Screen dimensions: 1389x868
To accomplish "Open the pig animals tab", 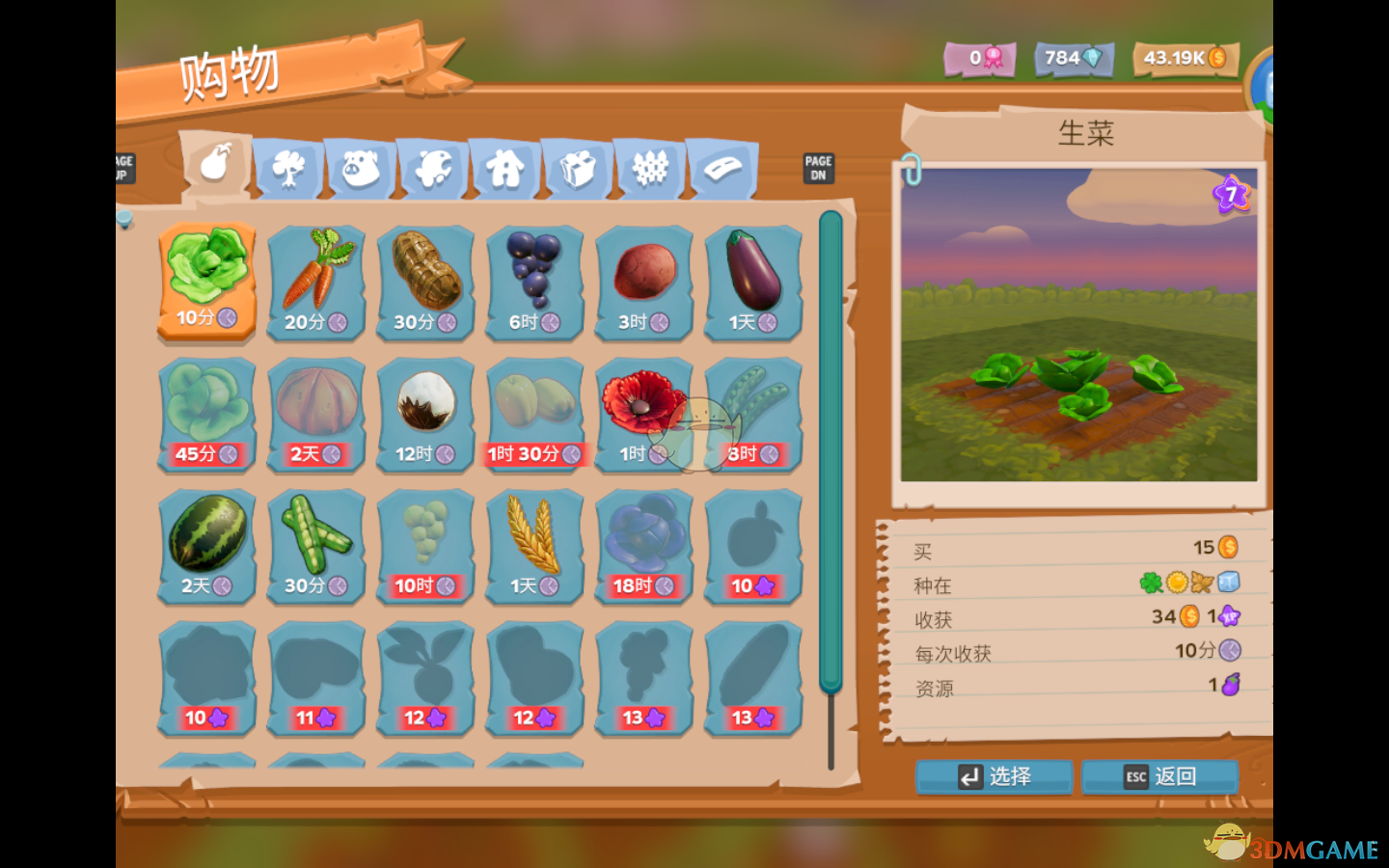I will point(361,170).
